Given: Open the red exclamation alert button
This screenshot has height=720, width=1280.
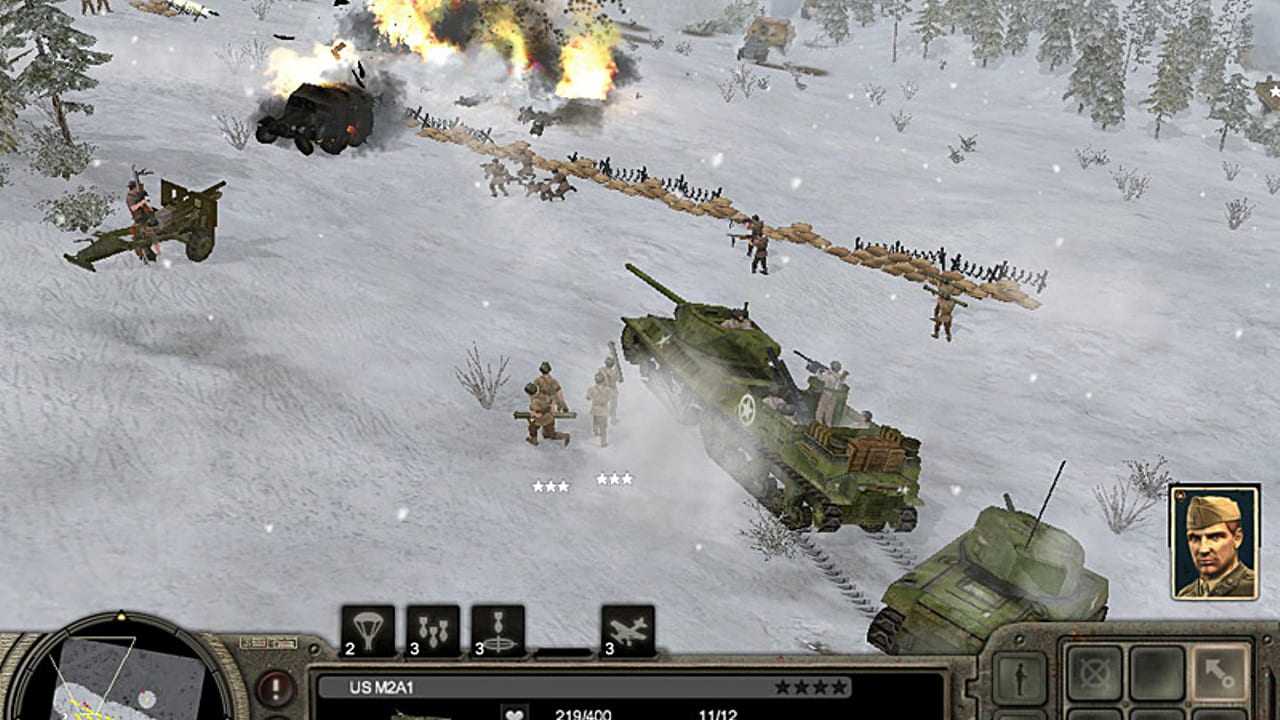Looking at the screenshot, I should 275,688.
